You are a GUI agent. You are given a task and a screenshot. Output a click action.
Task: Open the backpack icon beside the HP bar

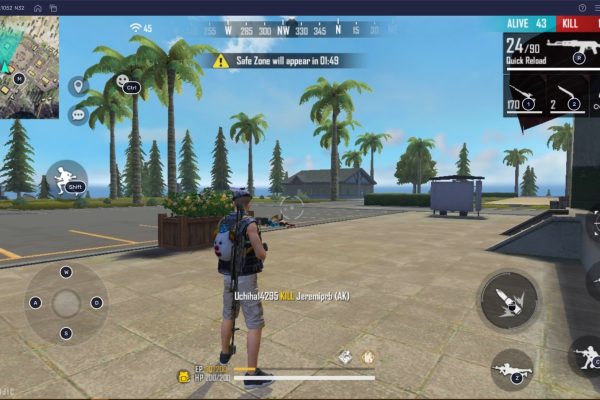[x=185, y=377]
